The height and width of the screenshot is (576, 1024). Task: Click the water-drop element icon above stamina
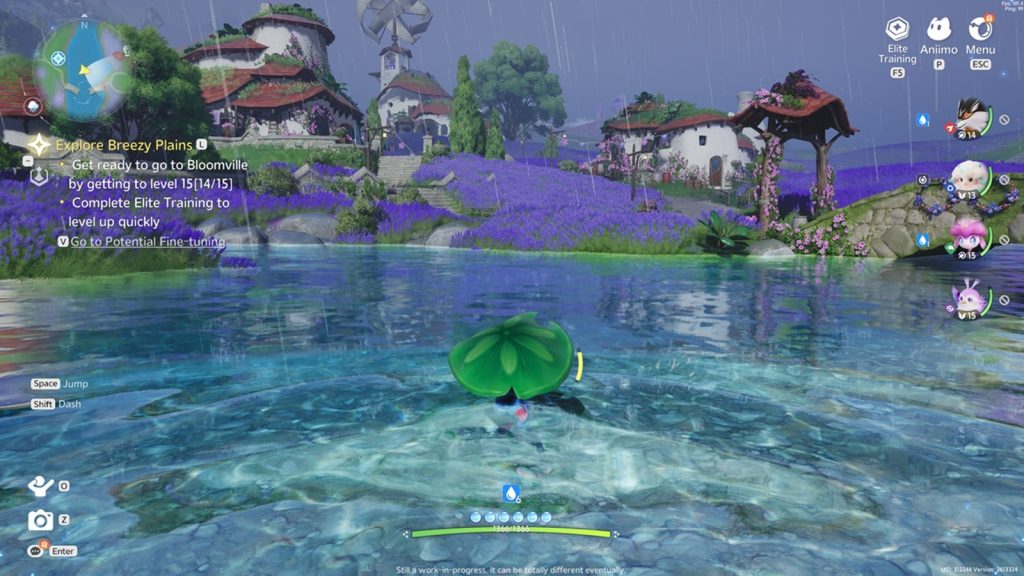click(x=511, y=493)
